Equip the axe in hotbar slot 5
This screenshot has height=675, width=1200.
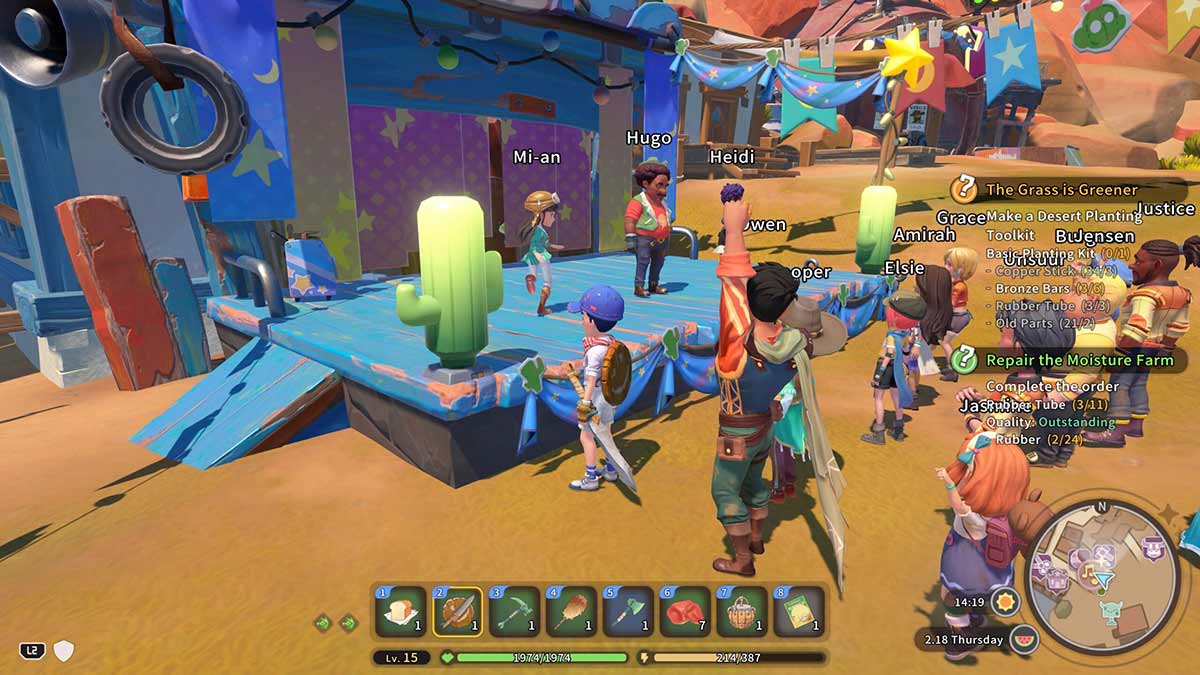coord(628,612)
